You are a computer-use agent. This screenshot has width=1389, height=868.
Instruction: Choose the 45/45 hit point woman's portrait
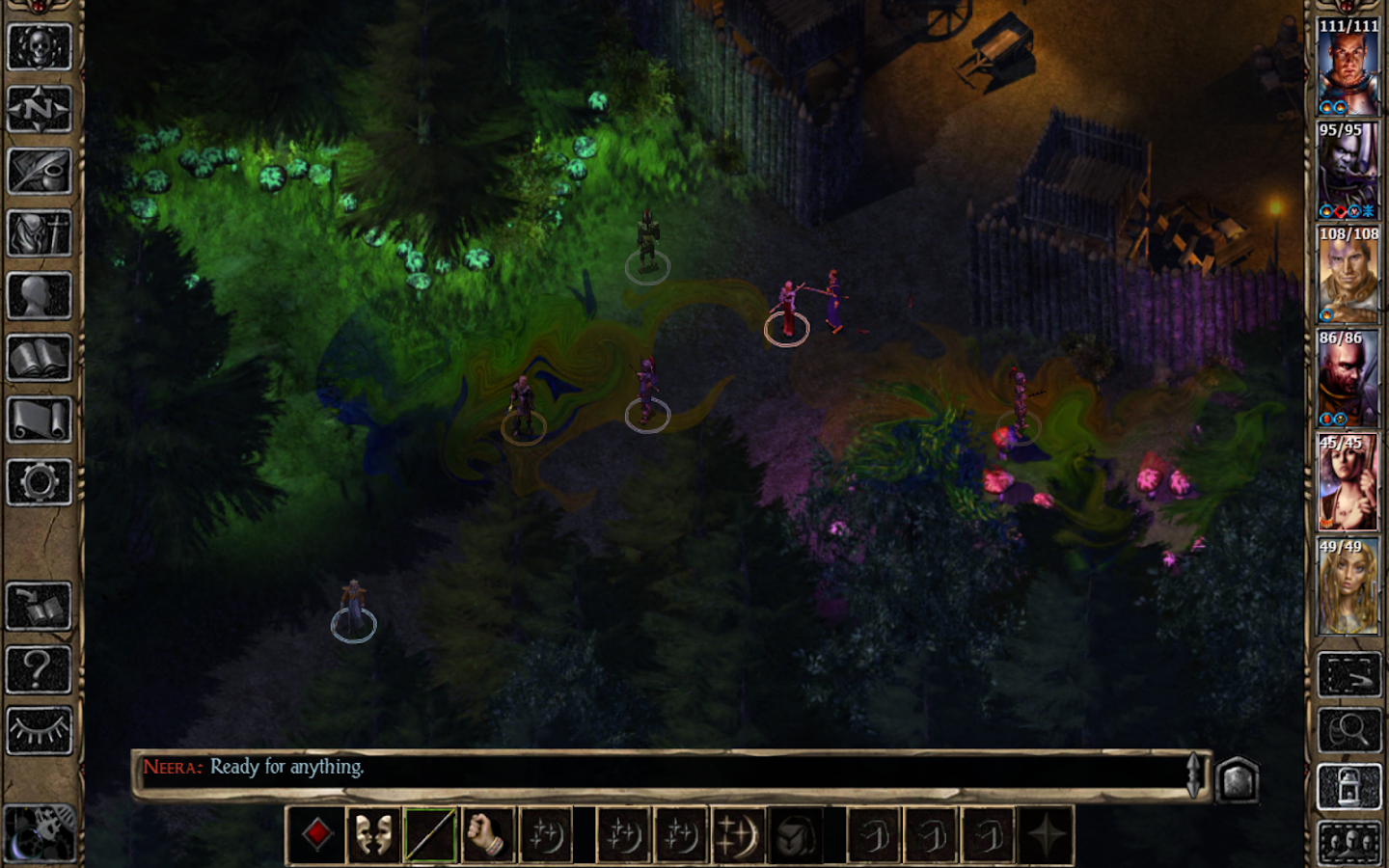[1348, 484]
